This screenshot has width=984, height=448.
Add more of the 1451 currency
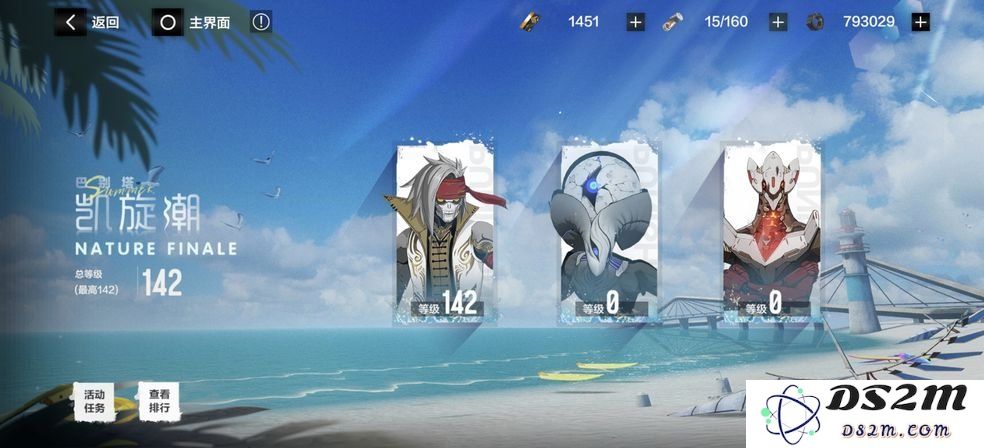[635, 22]
